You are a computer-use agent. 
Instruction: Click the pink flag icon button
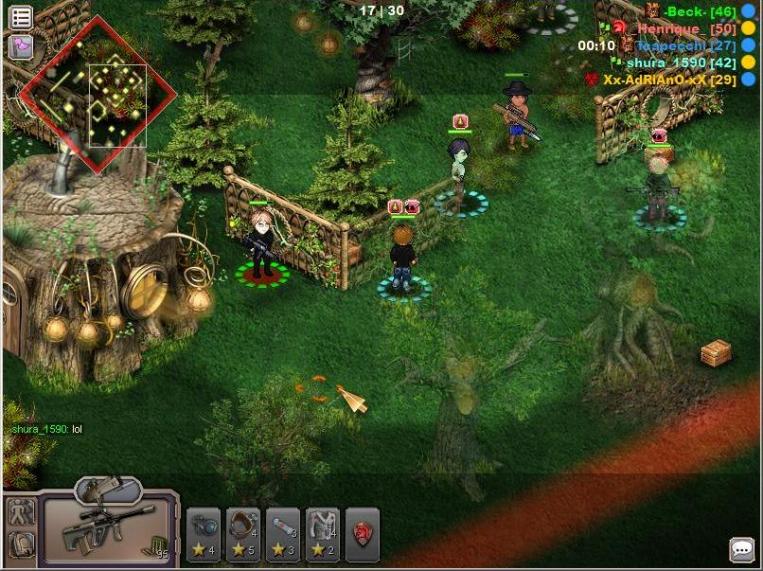coord(20,46)
